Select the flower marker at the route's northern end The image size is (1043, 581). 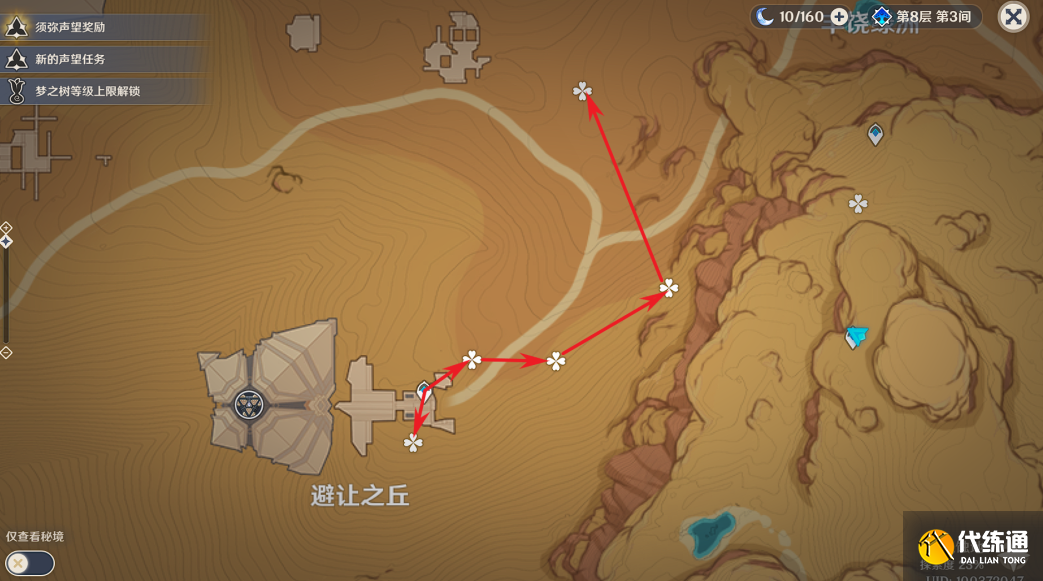click(582, 92)
